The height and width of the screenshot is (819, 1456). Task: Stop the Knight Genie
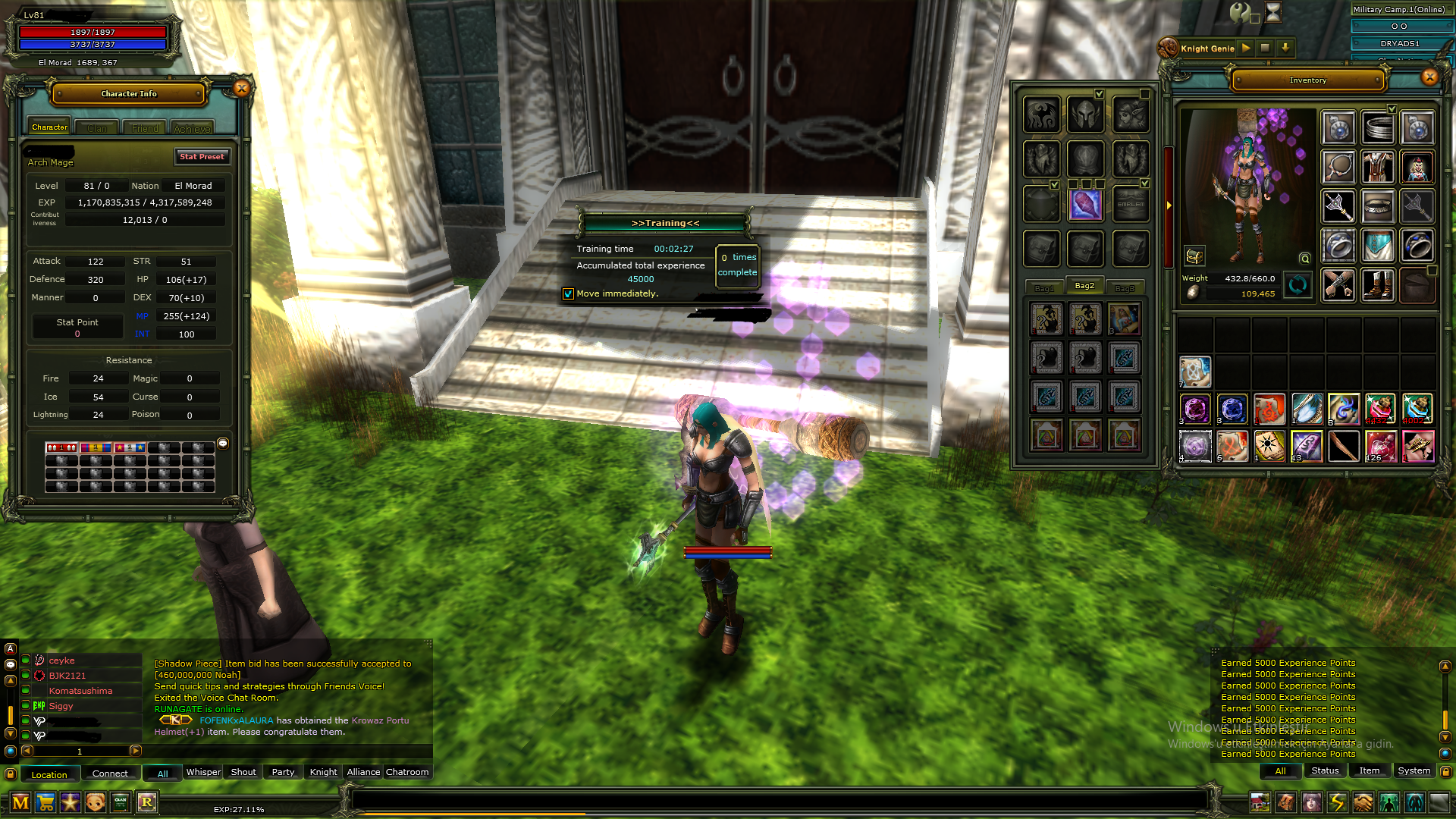tap(1265, 48)
